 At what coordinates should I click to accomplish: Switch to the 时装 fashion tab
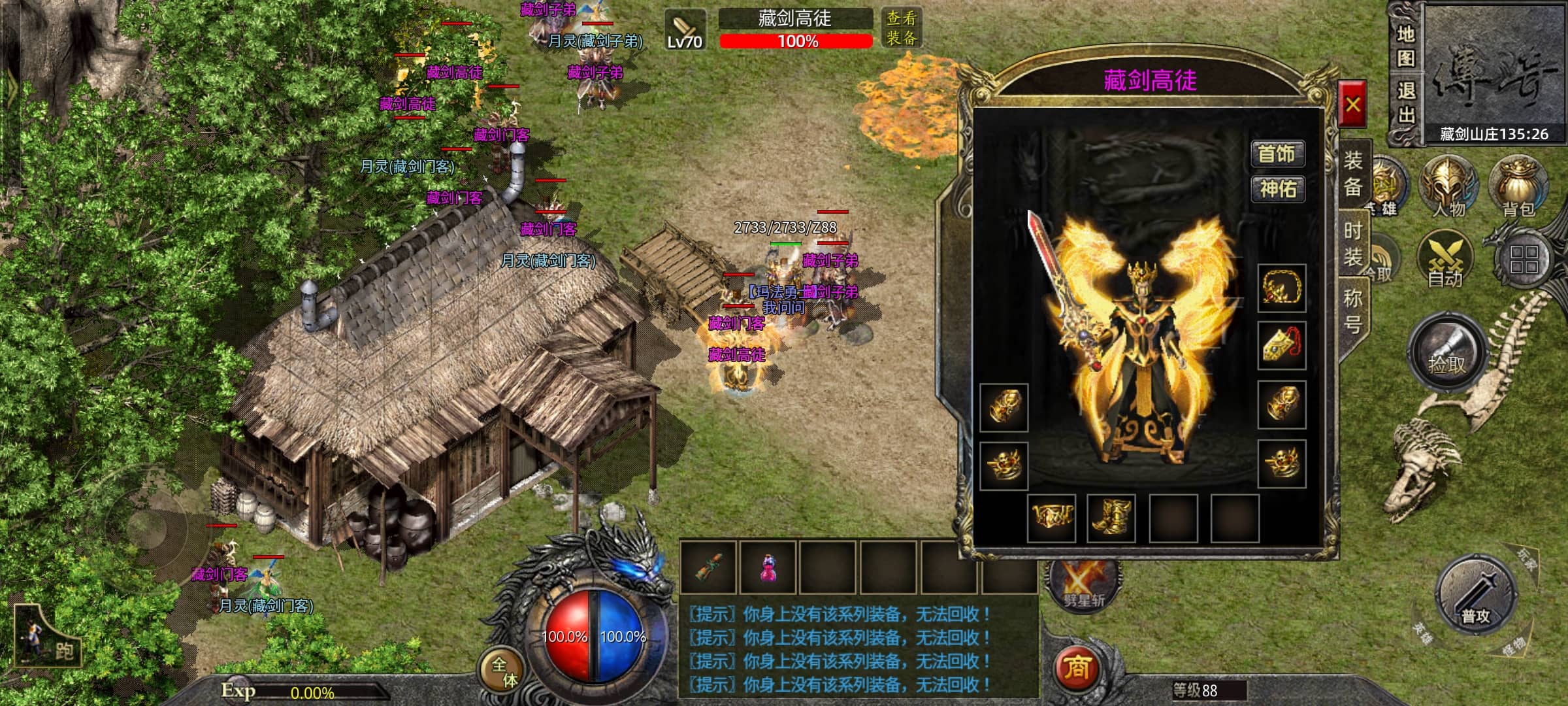(1353, 244)
